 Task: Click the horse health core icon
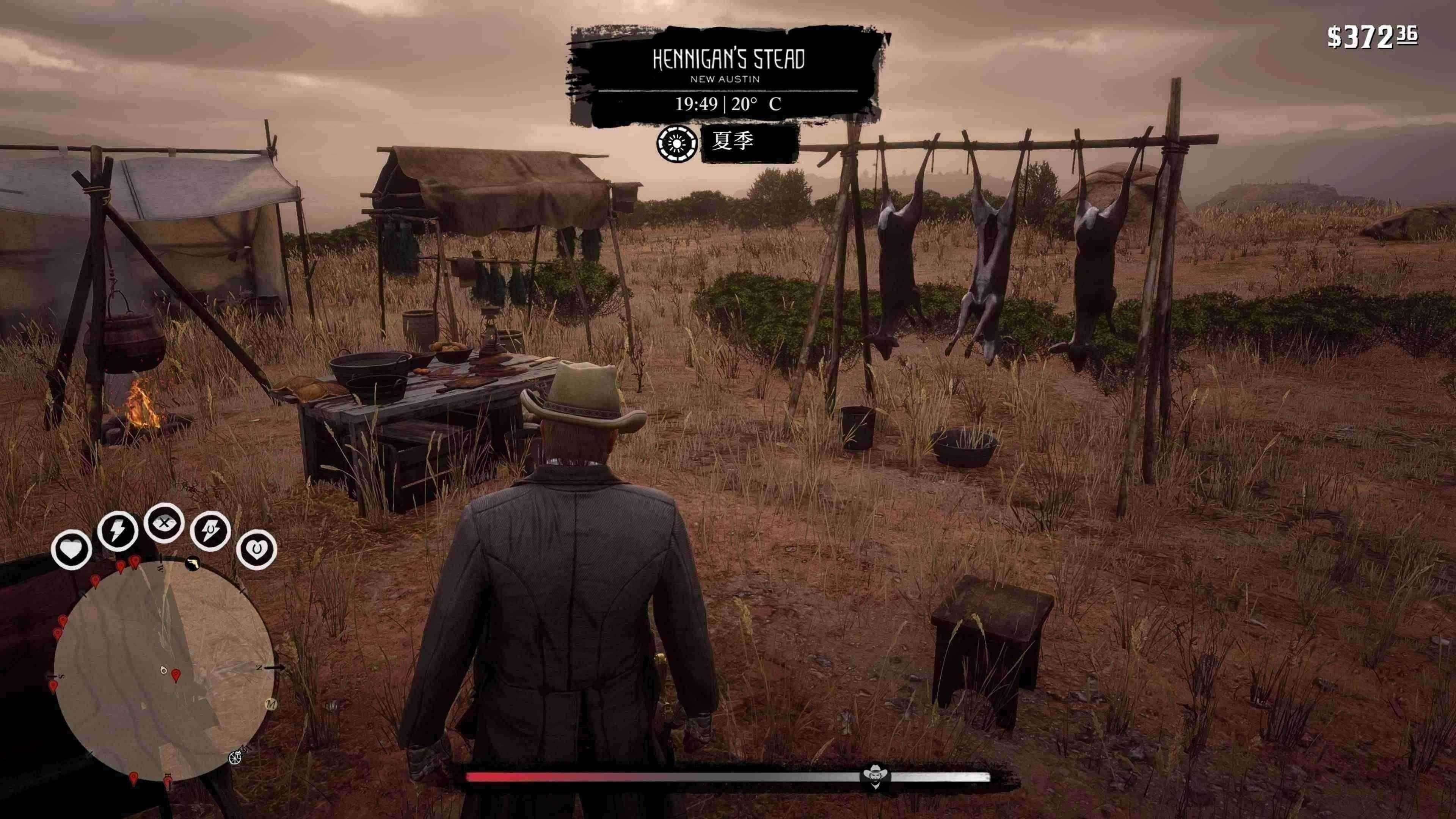click(x=257, y=549)
